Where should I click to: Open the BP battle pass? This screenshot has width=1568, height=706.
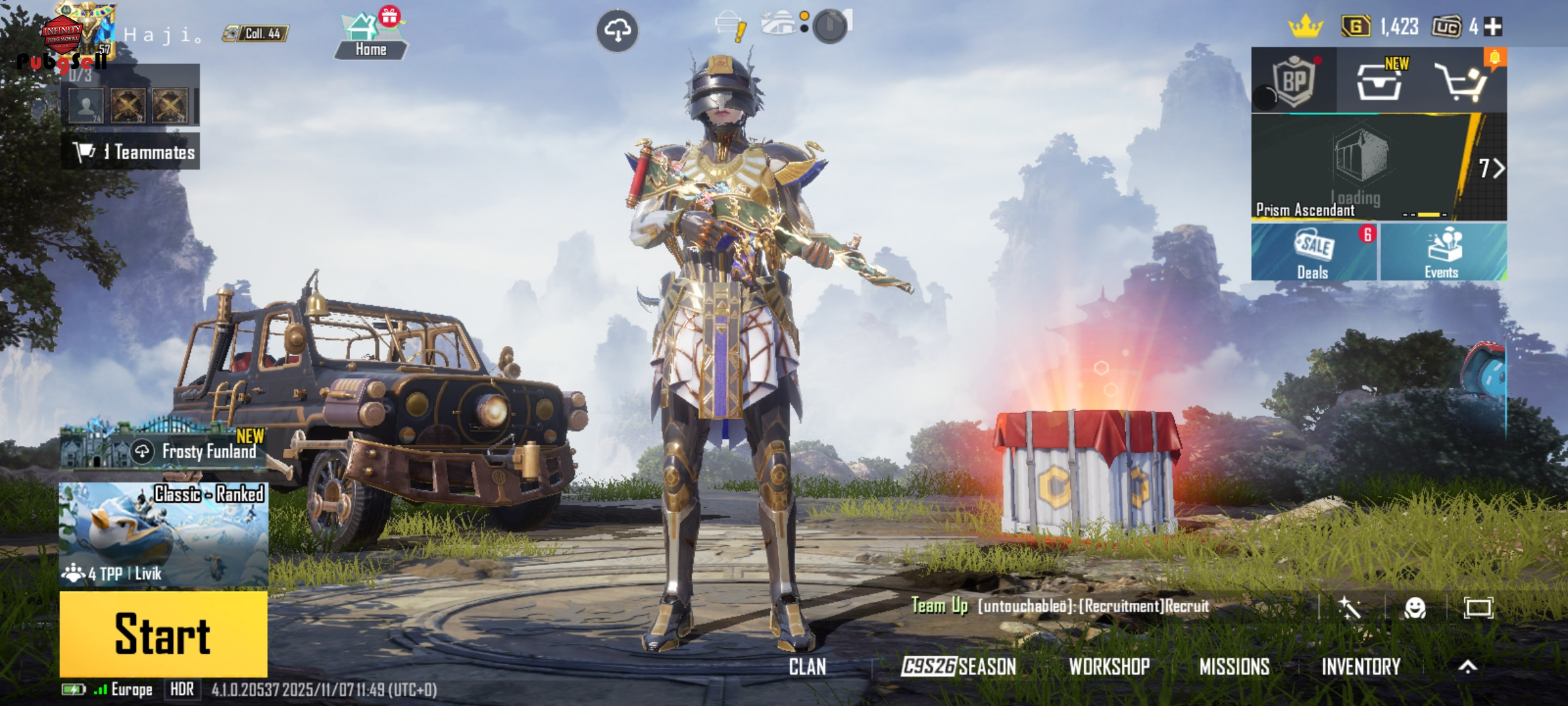click(1294, 81)
